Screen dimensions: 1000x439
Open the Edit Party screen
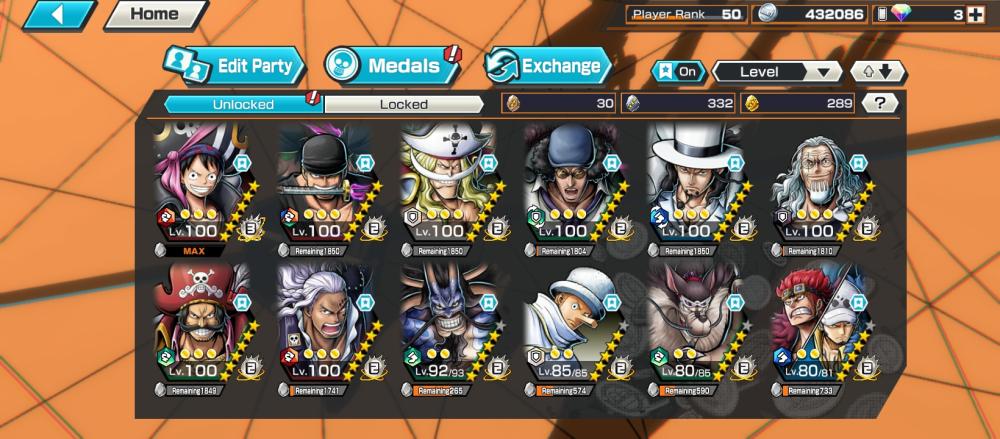pyautogui.click(x=235, y=67)
